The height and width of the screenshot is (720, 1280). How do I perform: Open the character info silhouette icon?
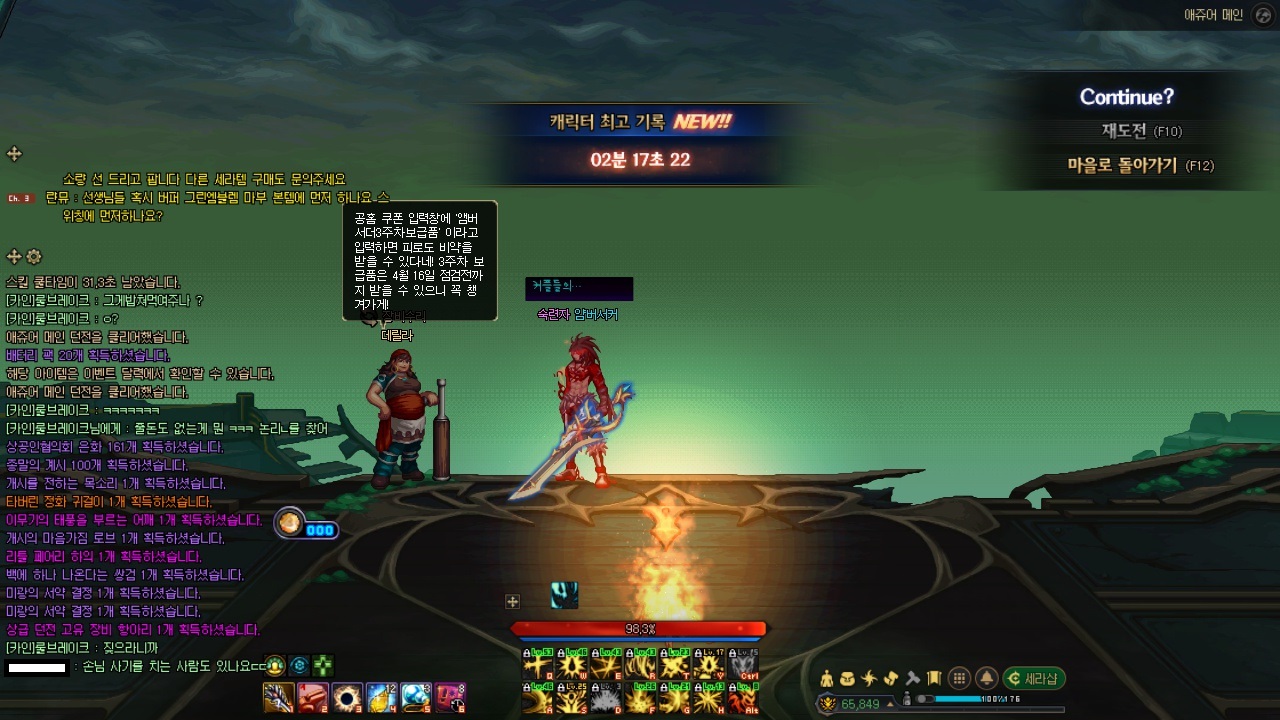(826, 678)
